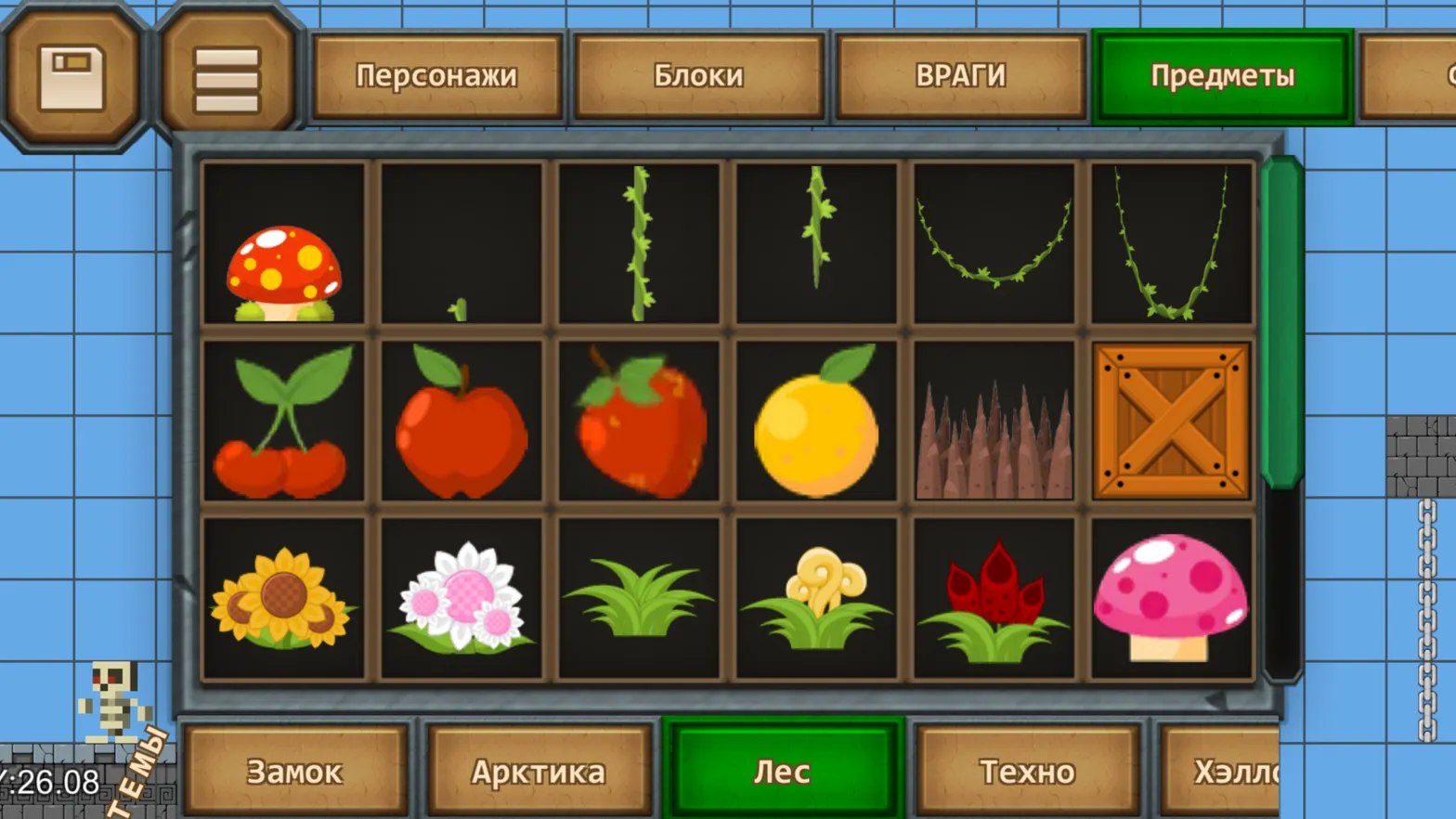The height and width of the screenshot is (819, 1456).
Task: Open the Арктика theme
Action: pos(539,770)
